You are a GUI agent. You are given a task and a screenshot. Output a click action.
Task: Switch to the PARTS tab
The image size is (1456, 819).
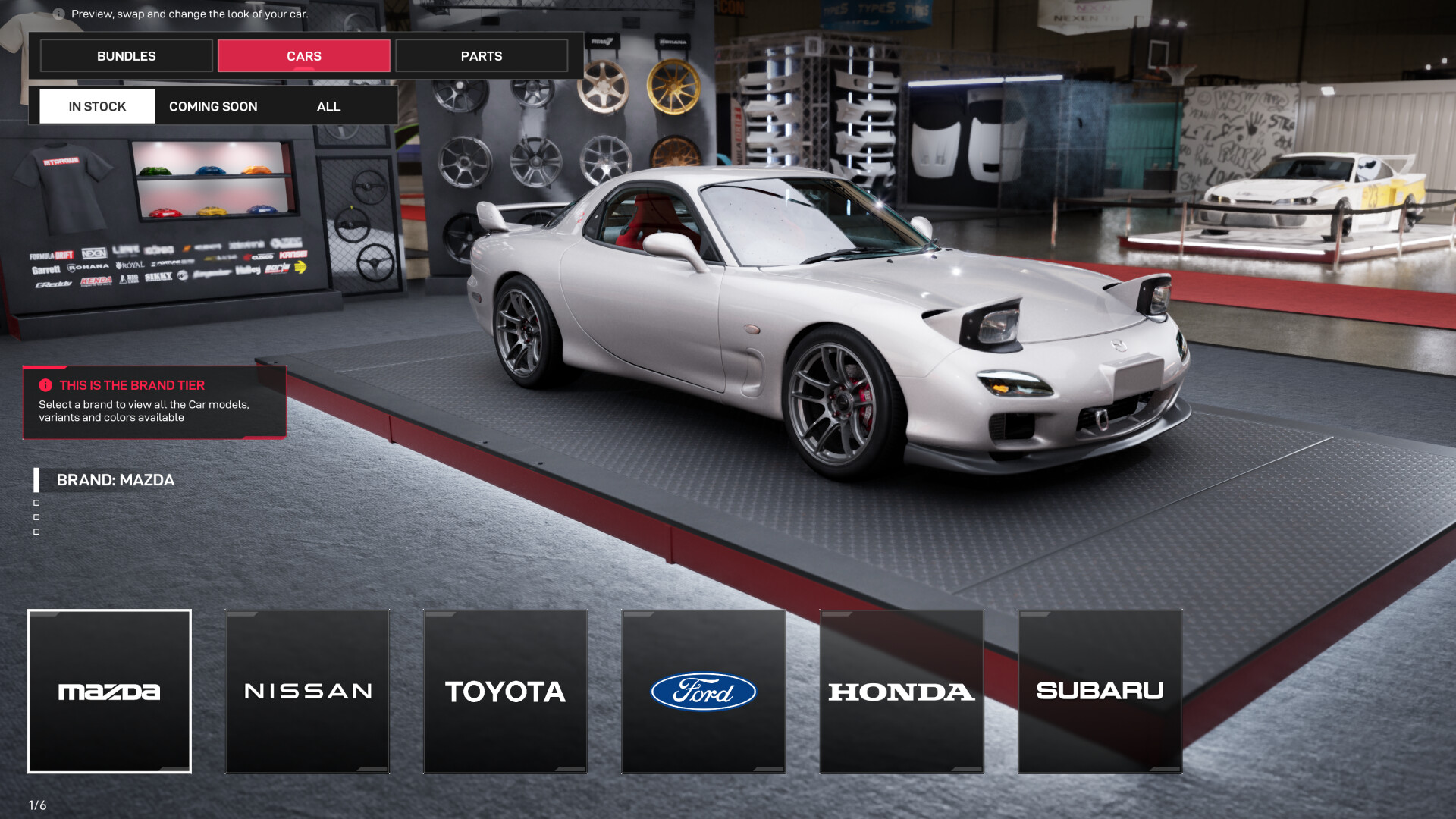coord(481,55)
